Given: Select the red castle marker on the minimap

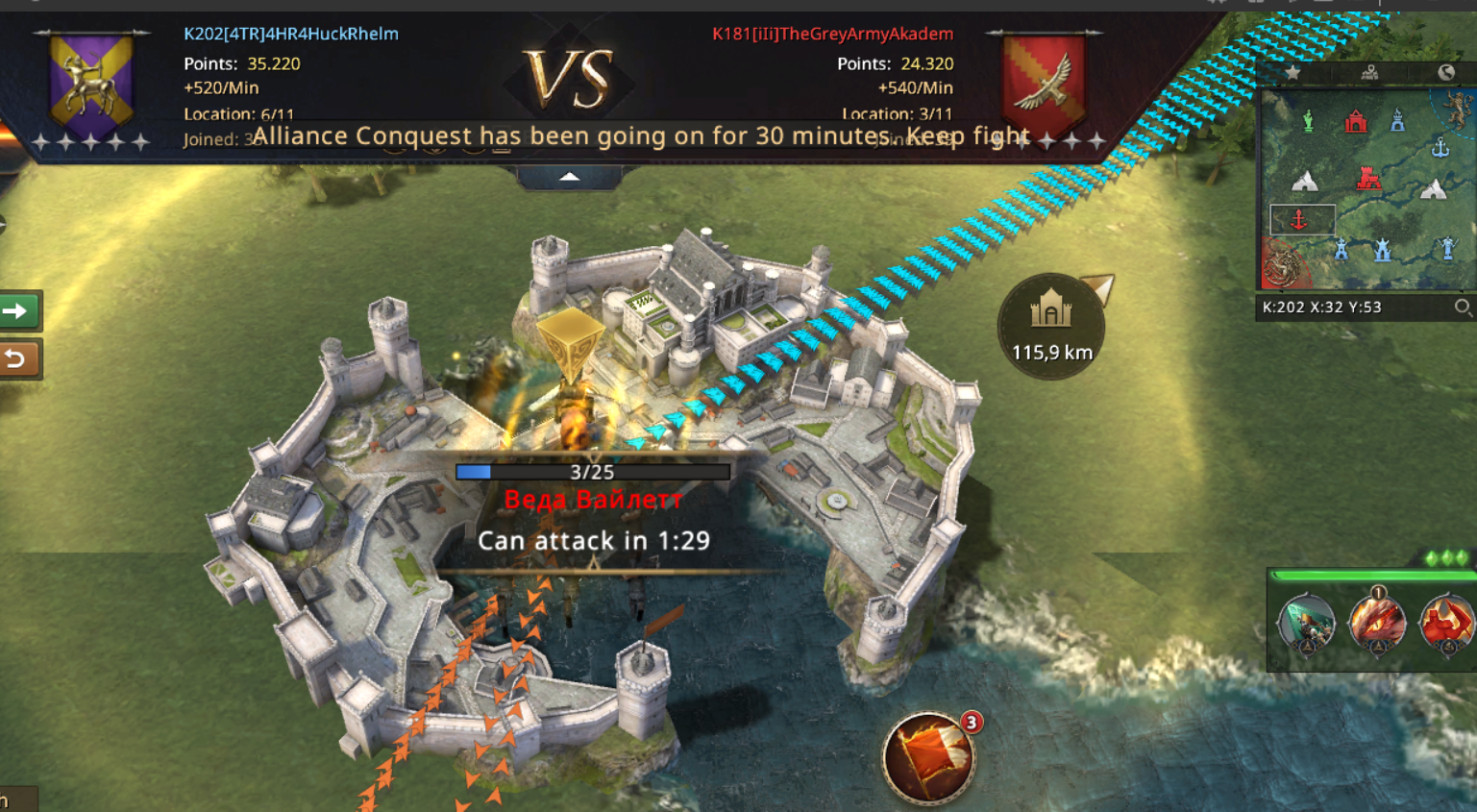Looking at the screenshot, I should pos(1368,179).
